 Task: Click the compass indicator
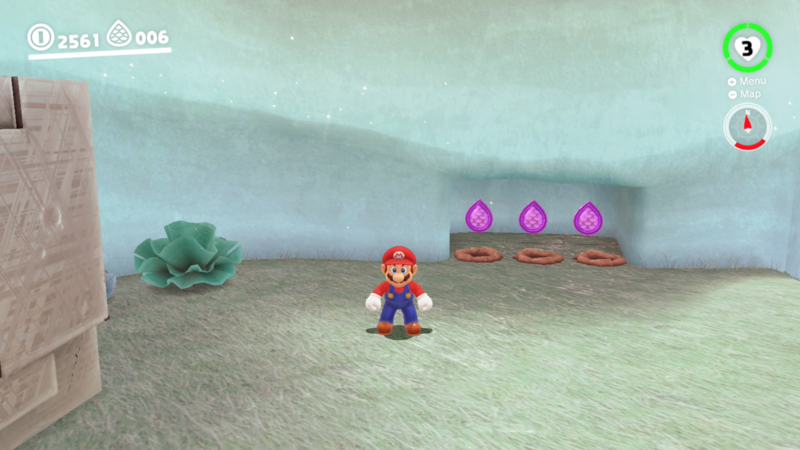(747, 126)
